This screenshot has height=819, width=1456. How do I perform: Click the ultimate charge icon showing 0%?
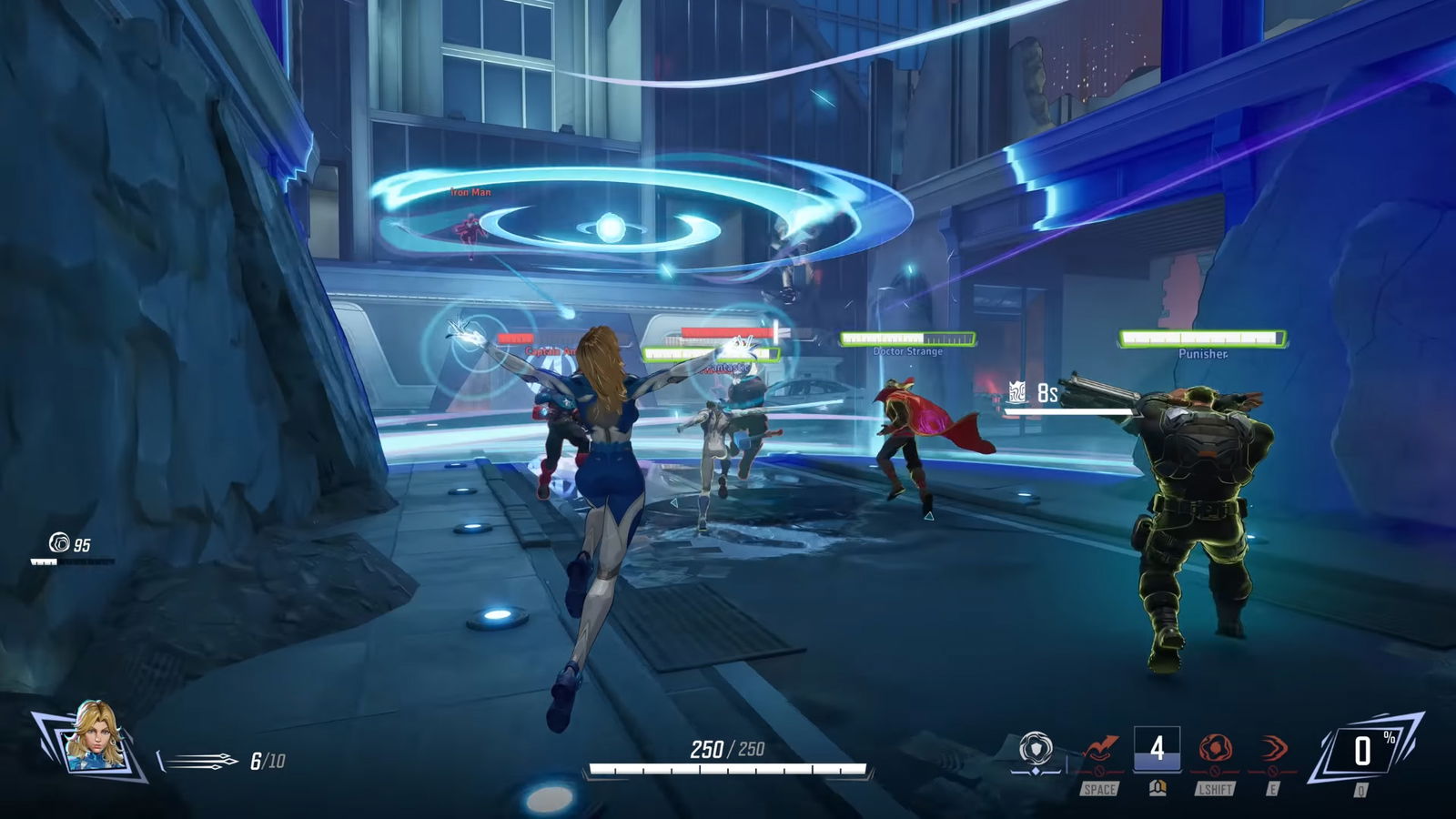pyautogui.click(x=1363, y=748)
